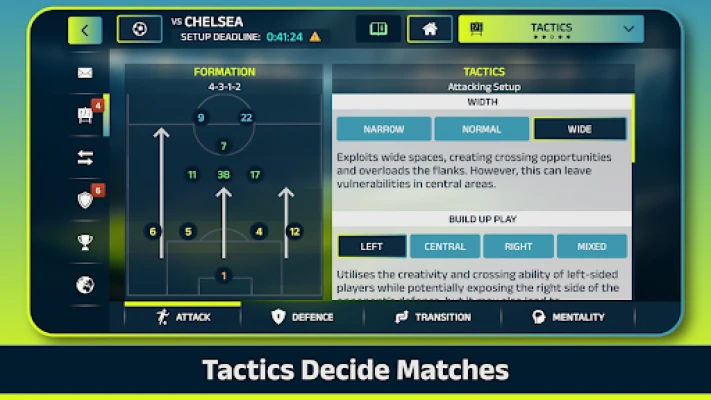Select Narrow width option
This screenshot has height=400, width=711.
tap(383, 129)
